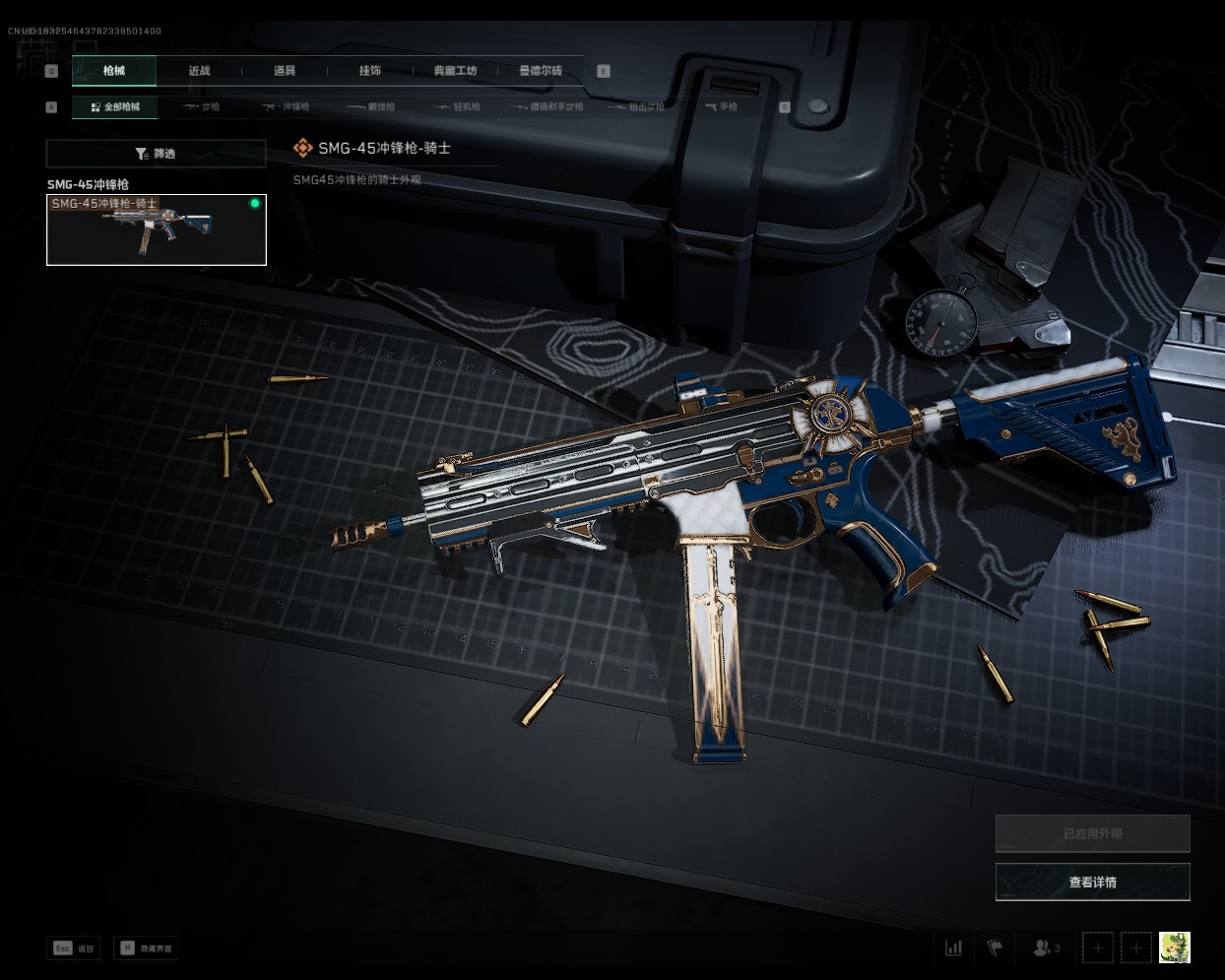
Task: Select the SMG-45冲锋枪-骑士 skin thumbnail
Action: pyautogui.click(x=157, y=229)
